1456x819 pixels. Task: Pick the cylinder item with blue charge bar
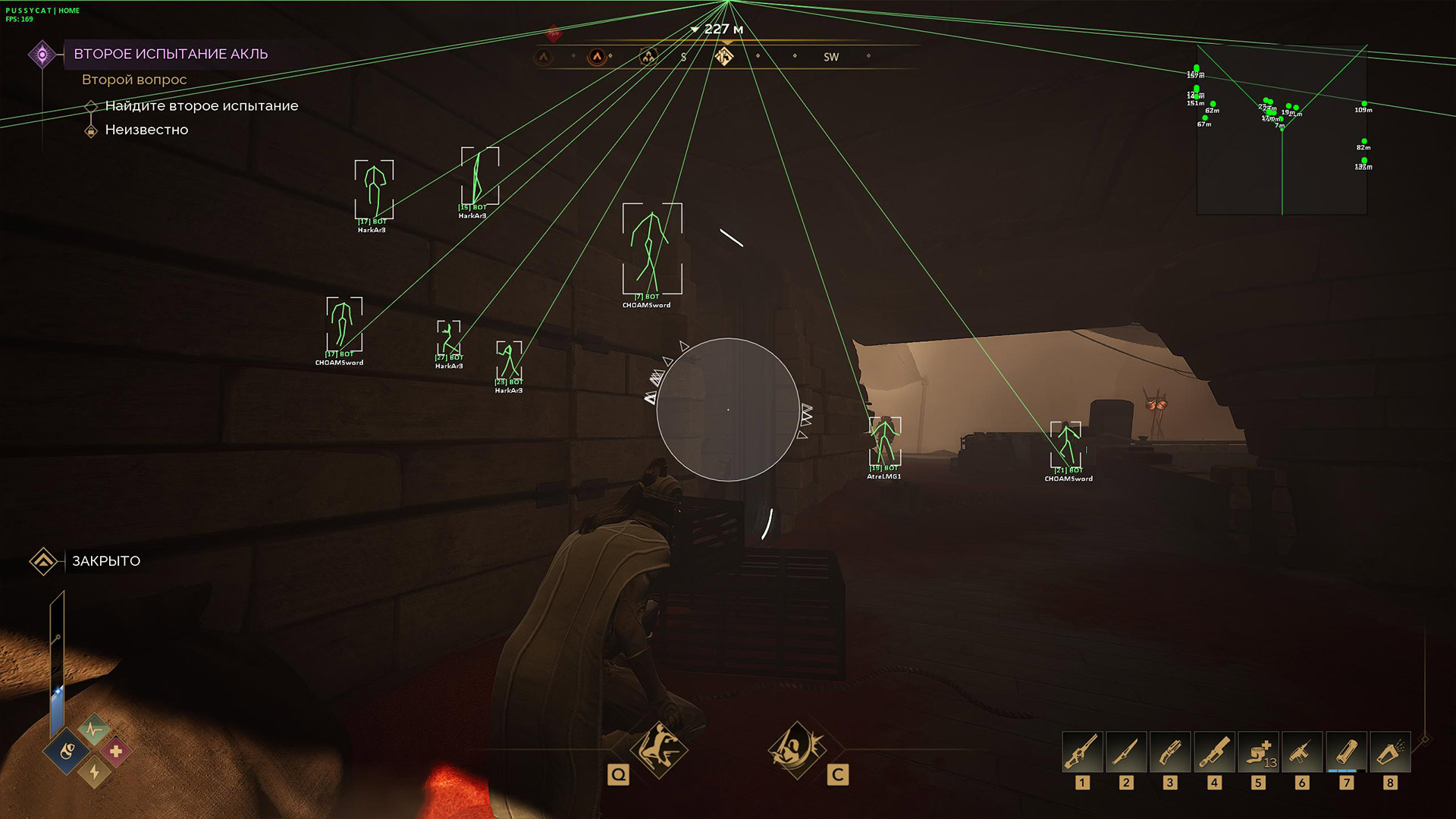coord(1346,752)
